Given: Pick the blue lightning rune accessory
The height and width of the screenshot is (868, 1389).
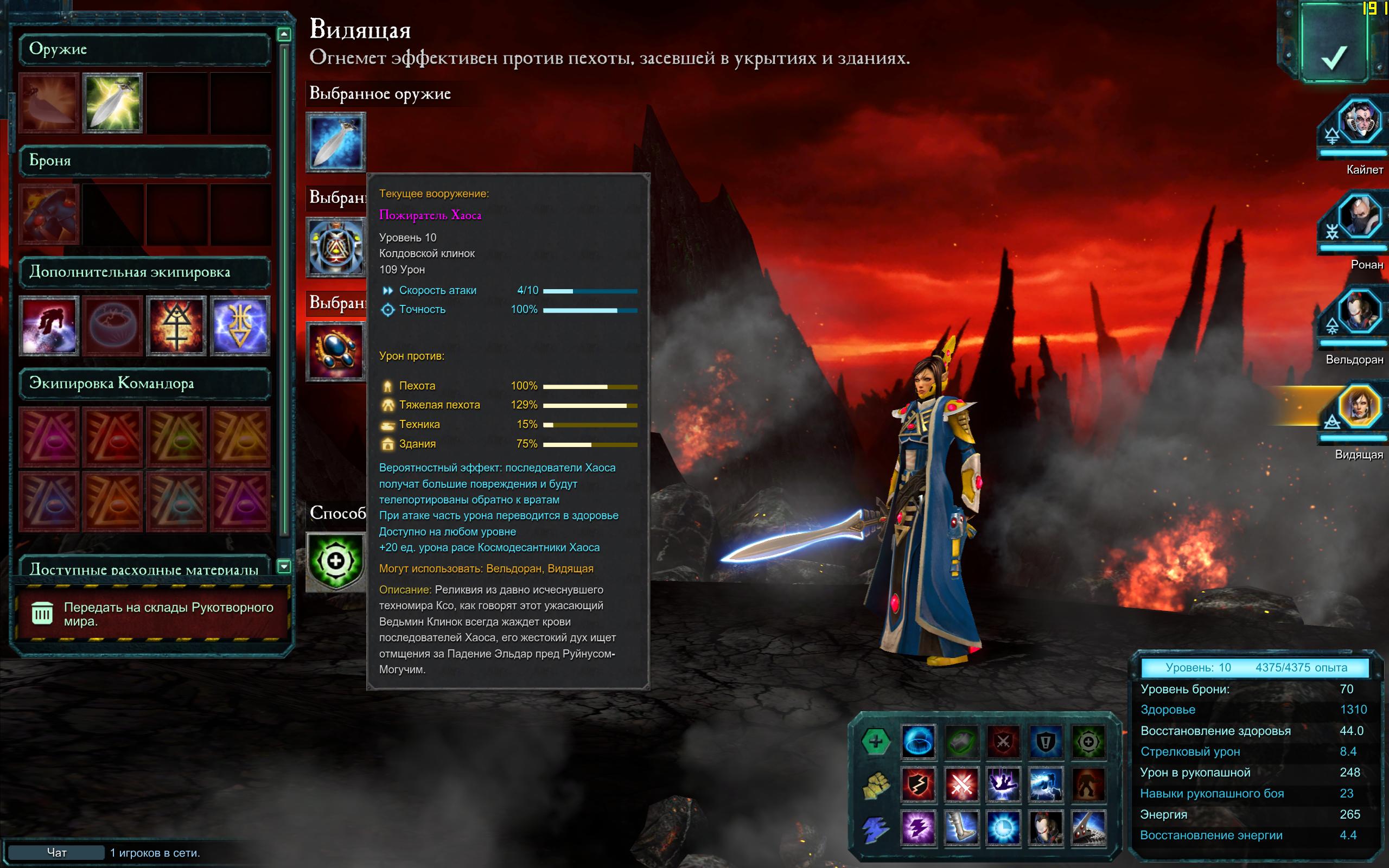Looking at the screenshot, I should [x=240, y=325].
